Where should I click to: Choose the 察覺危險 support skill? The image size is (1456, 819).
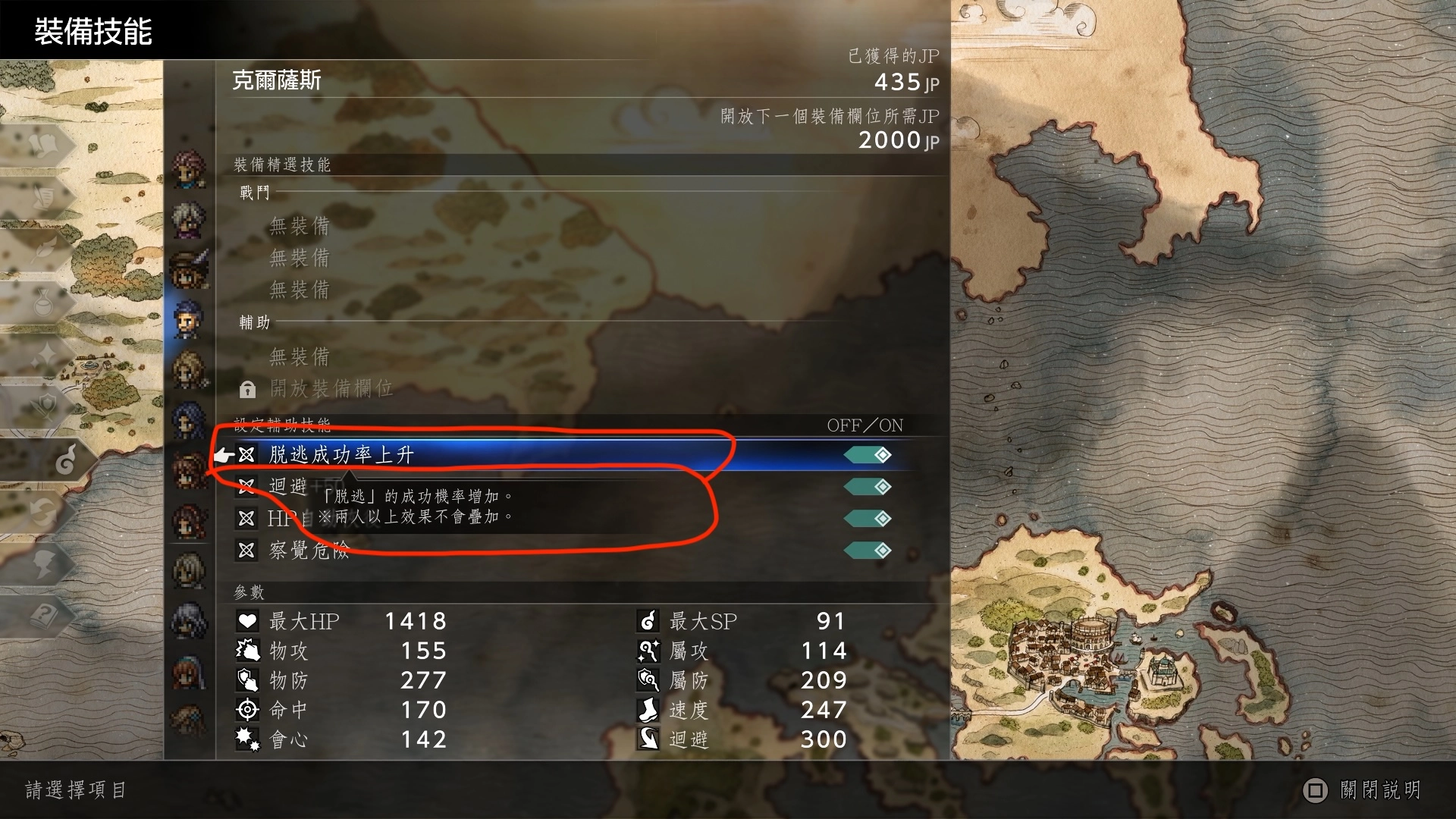[309, 551]
